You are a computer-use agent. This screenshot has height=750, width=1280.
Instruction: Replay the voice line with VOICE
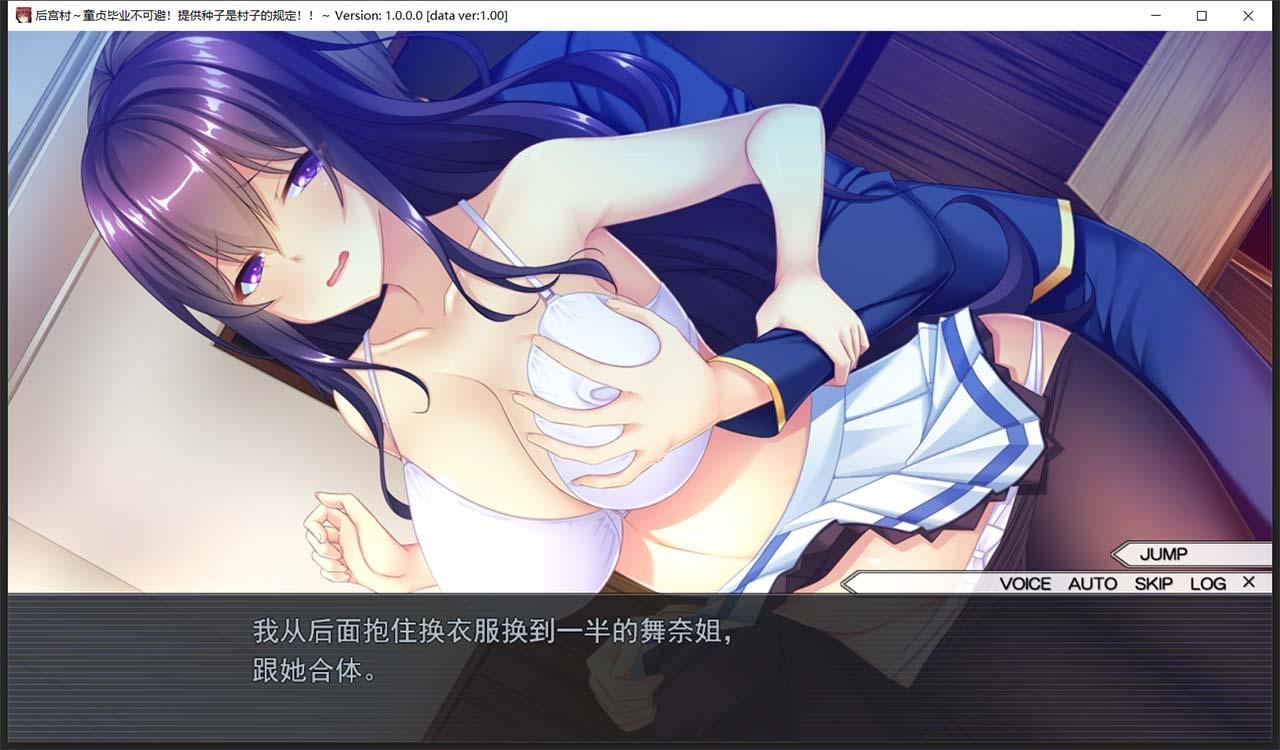(1027, 583)
